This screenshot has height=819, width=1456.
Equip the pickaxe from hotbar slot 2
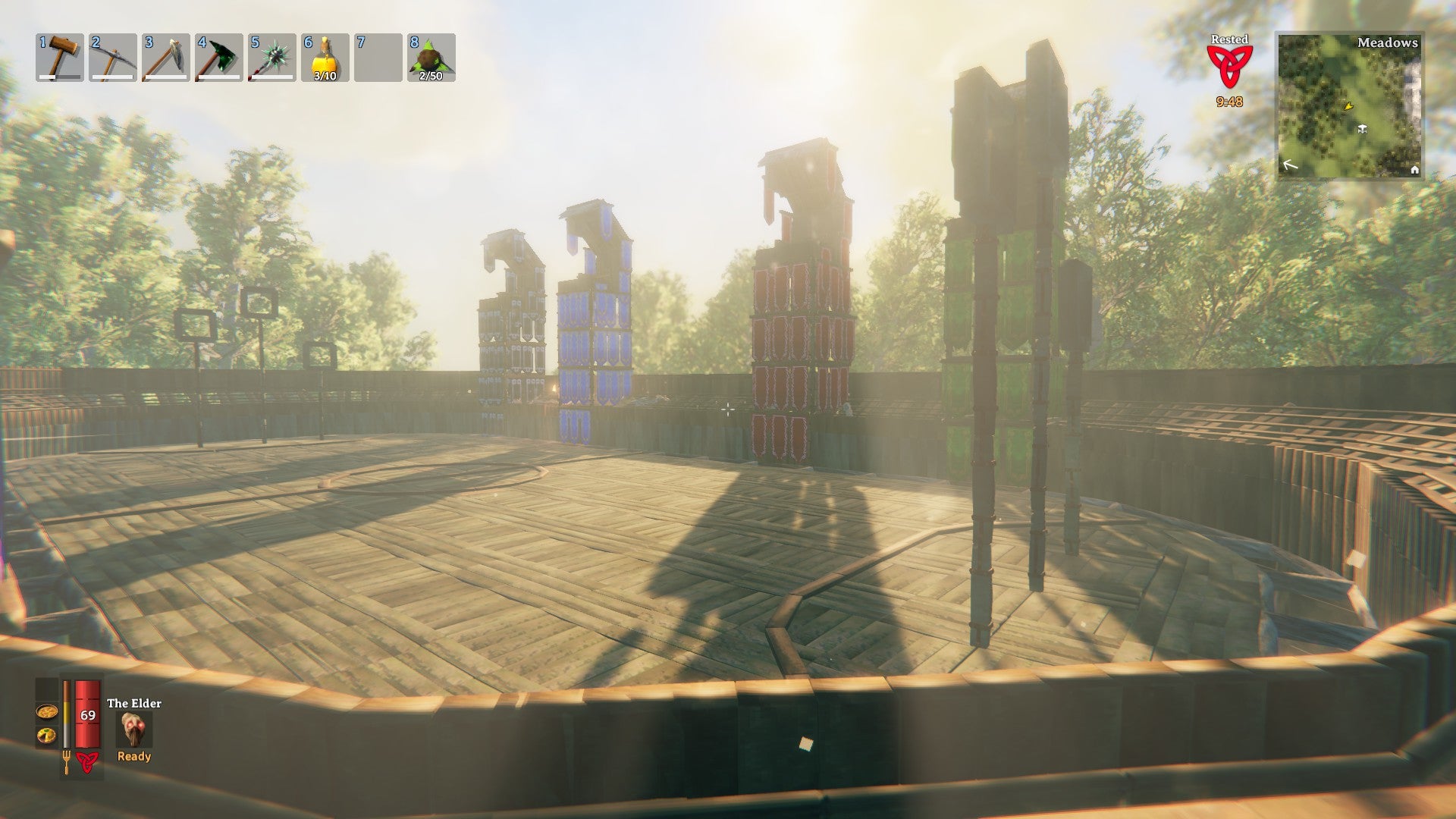tap(113, 58)
